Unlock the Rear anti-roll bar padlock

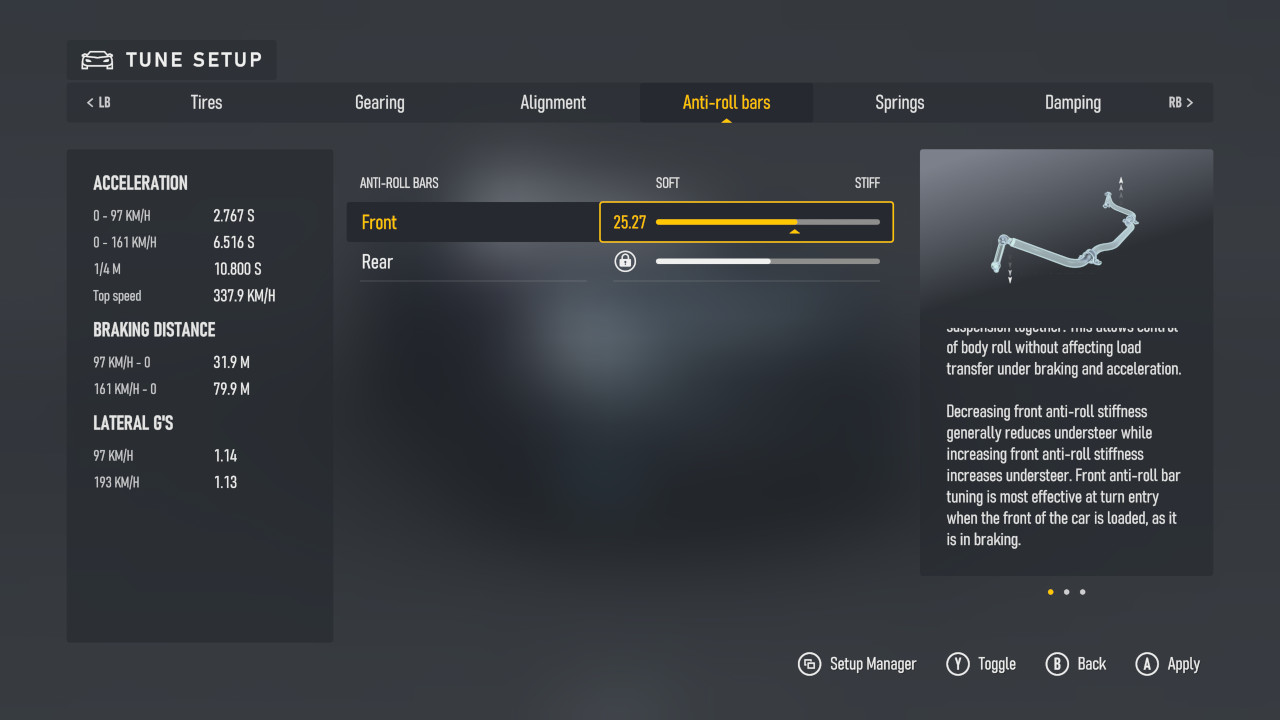click(625, 261)
